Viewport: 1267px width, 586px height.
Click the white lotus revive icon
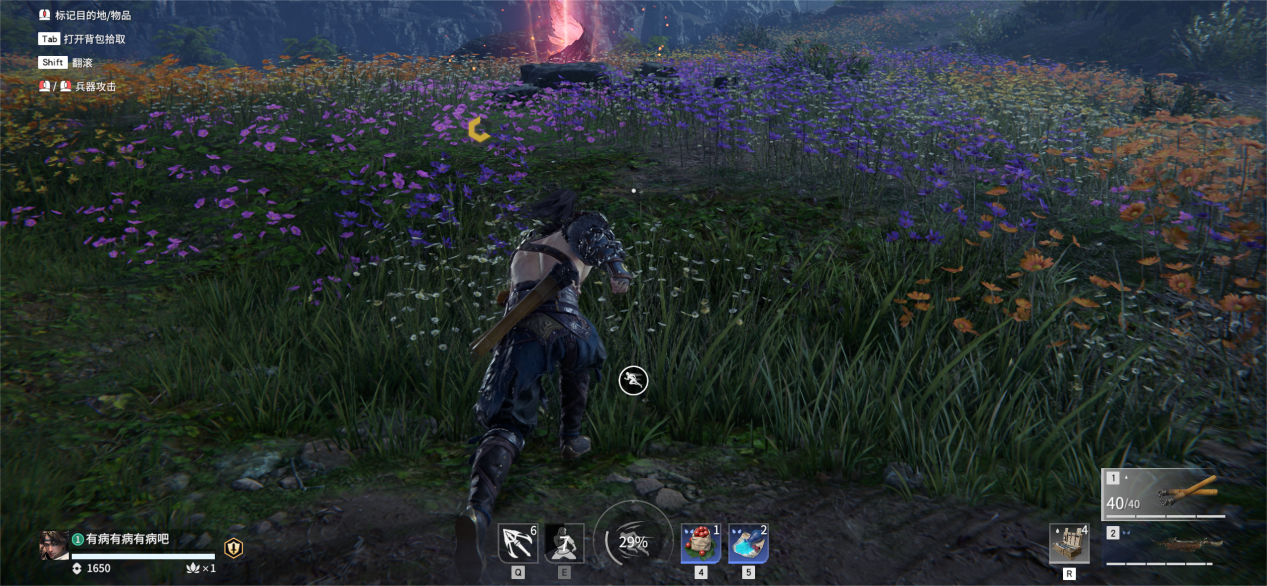[193, 568]
